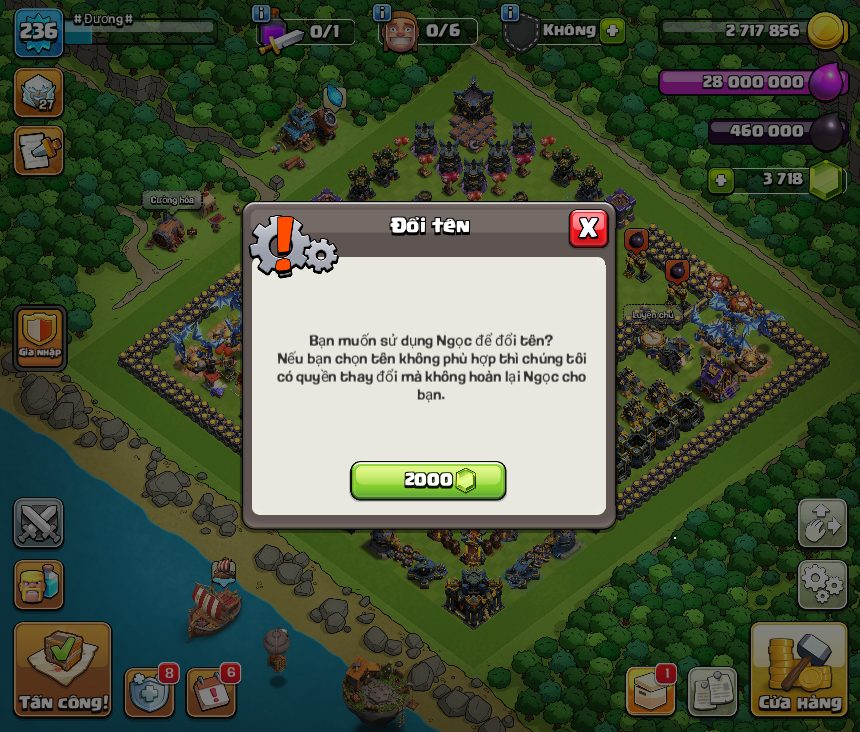The height and width of the screenshot is (732, 860).
Task: Open the map scroll icon button
Action: (x=38, y=150)
